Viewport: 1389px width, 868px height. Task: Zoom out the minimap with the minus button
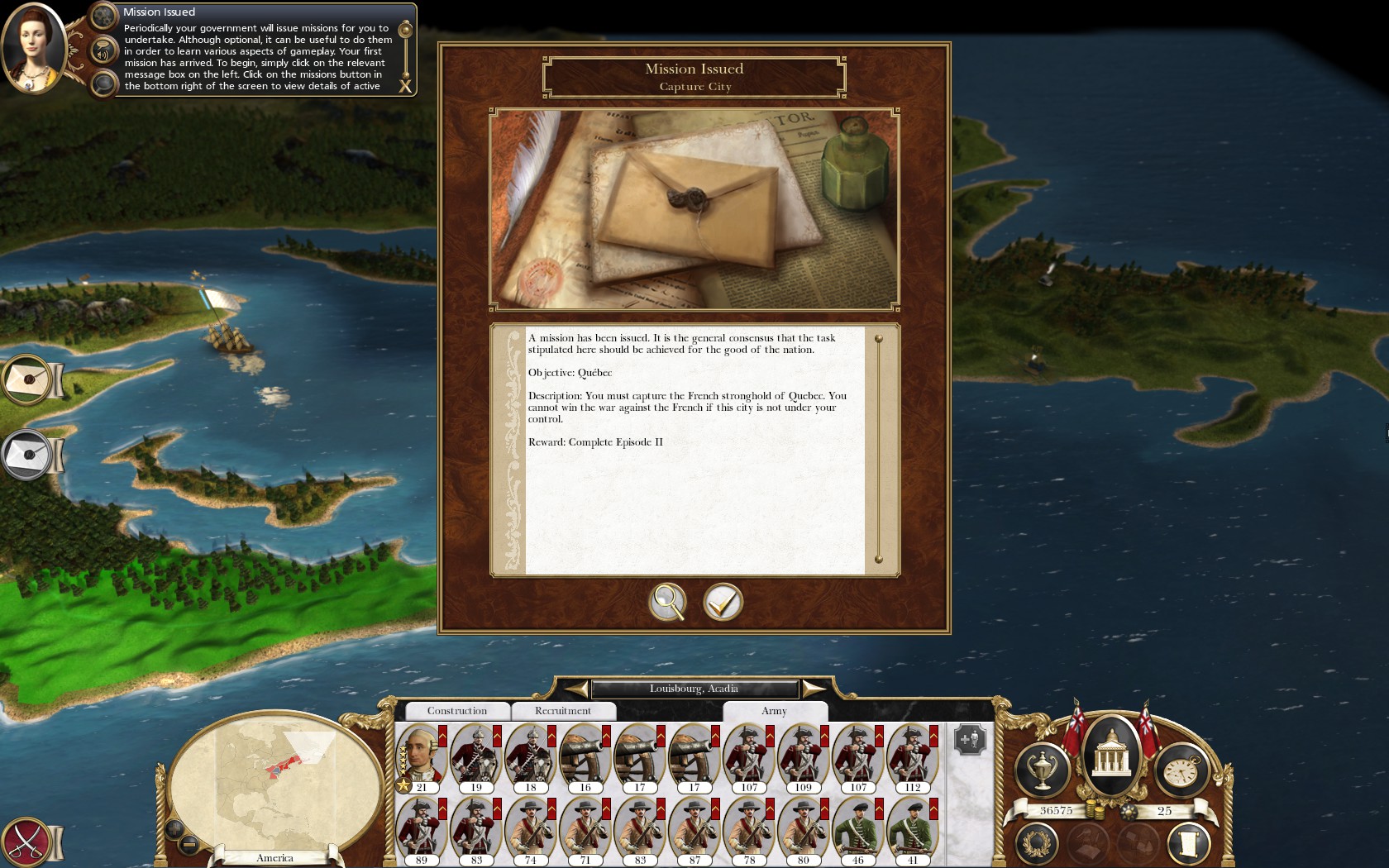(x=189, y=844)
